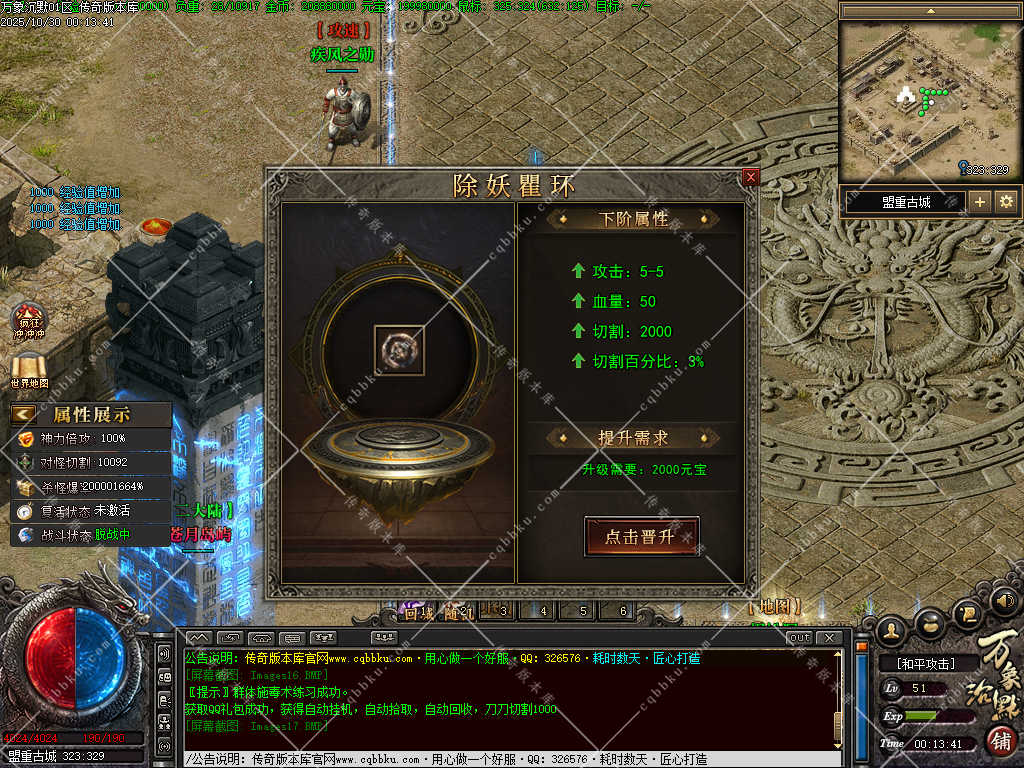Click the 点击晋升 upgrade button
Image resolution: width=1024 pixels, height=768 pixels.
point(641,537)
